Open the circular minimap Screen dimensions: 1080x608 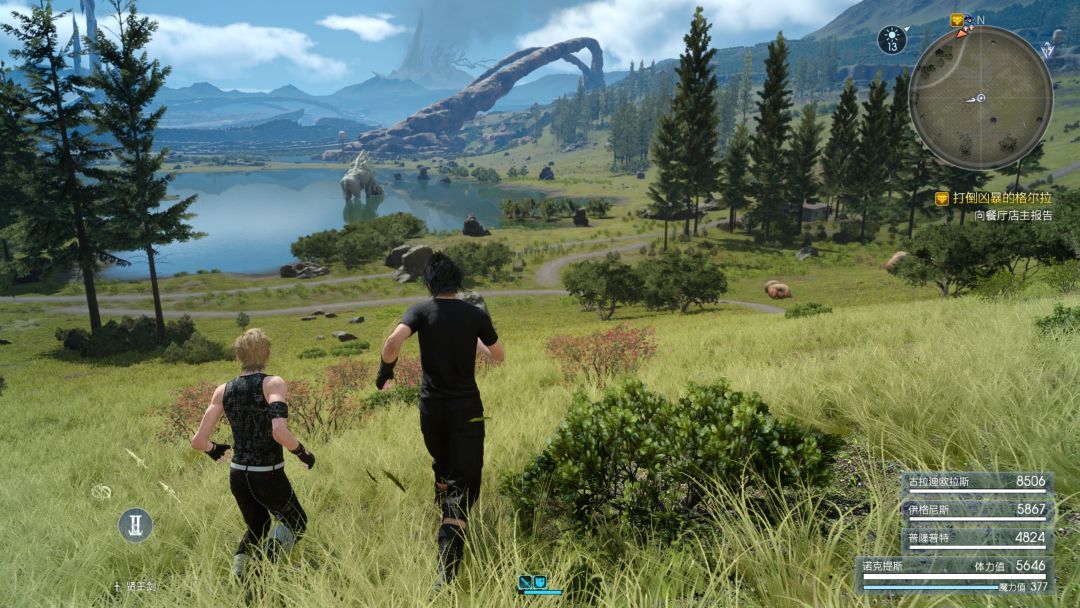(x=980, y=98)
